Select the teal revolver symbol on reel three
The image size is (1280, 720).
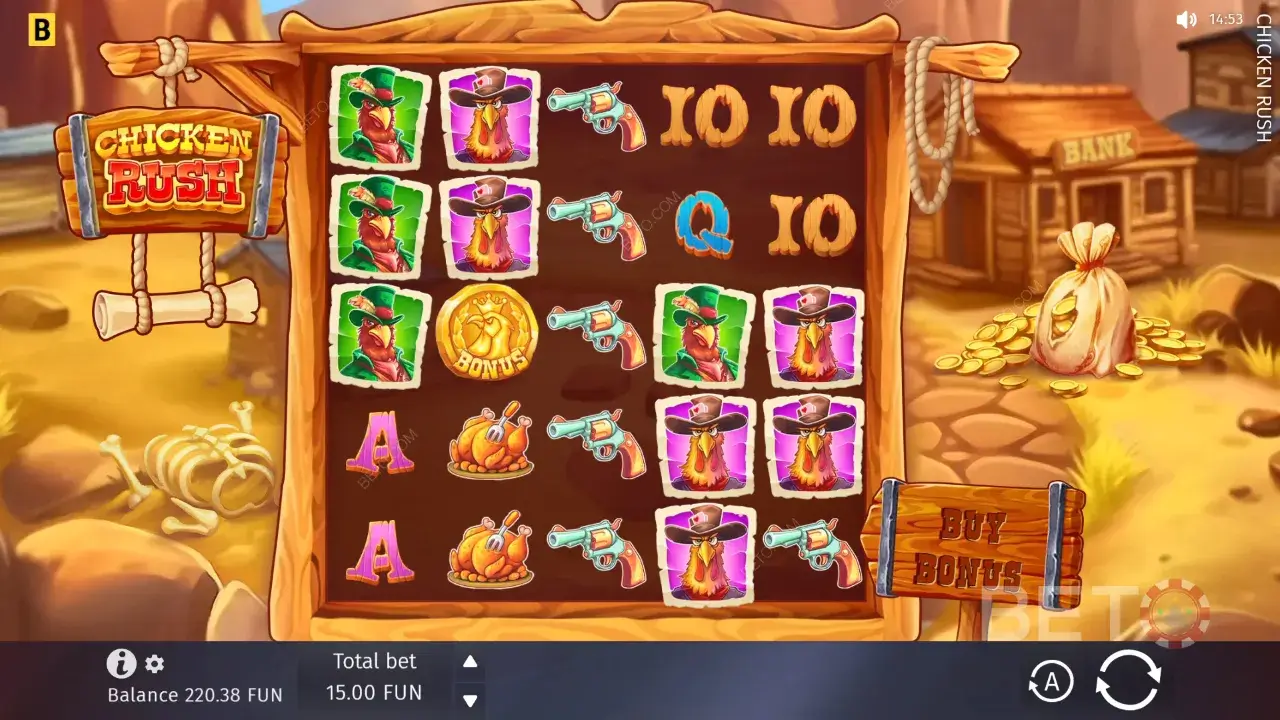[x=596, y=335]
